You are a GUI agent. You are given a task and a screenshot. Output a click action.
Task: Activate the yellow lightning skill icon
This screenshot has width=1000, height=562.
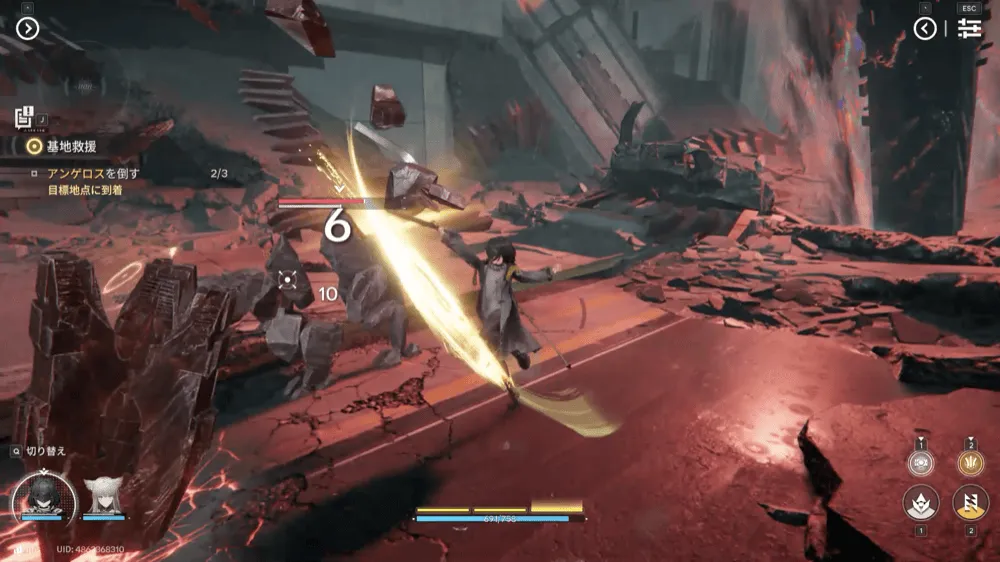(970, 501)
